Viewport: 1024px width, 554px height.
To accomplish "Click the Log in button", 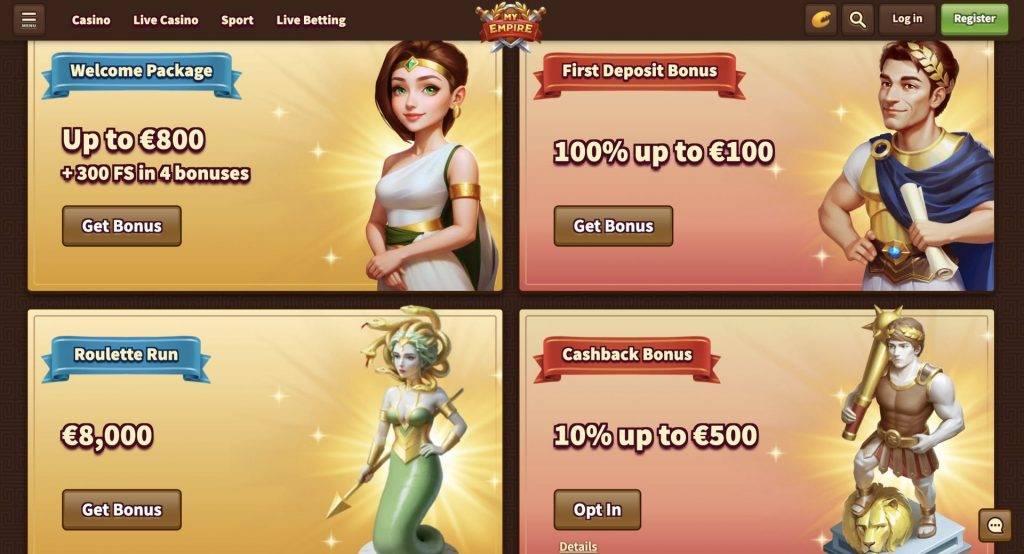I will 907,19.
